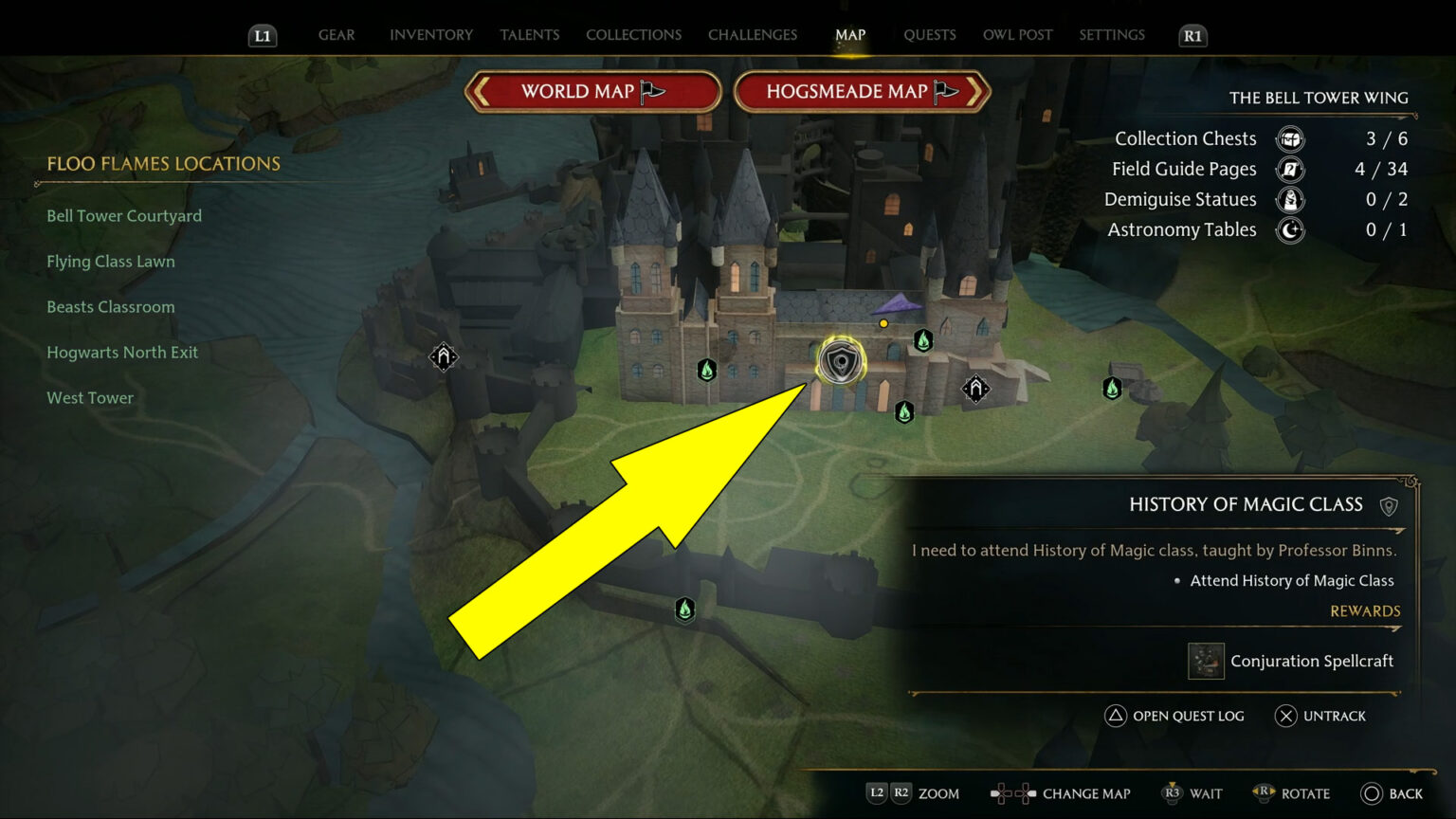
Task: Go to the Collections tab
Action: (x=633, y=35)
